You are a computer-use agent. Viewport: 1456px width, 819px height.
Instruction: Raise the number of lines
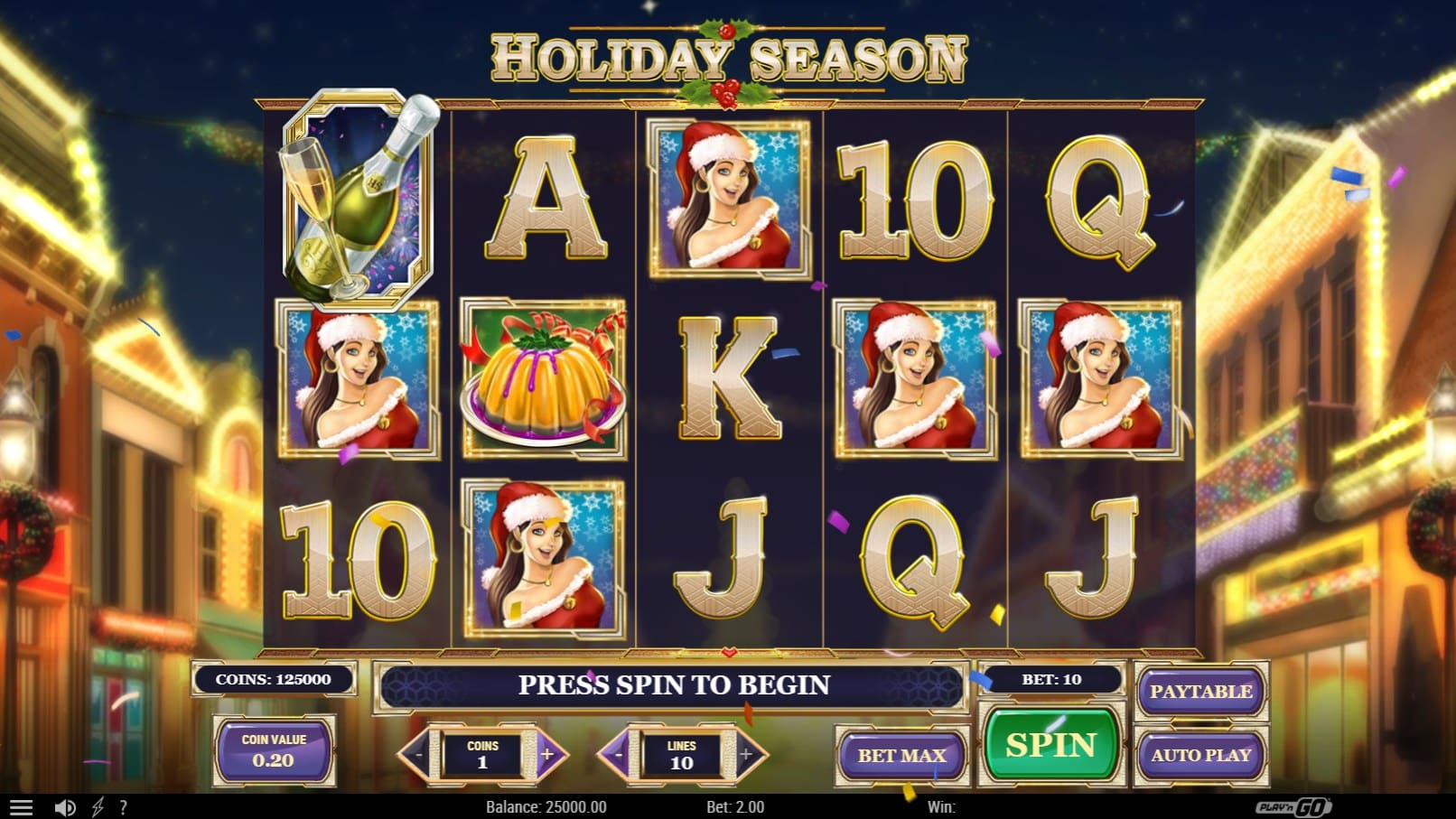tap(746, 755)
